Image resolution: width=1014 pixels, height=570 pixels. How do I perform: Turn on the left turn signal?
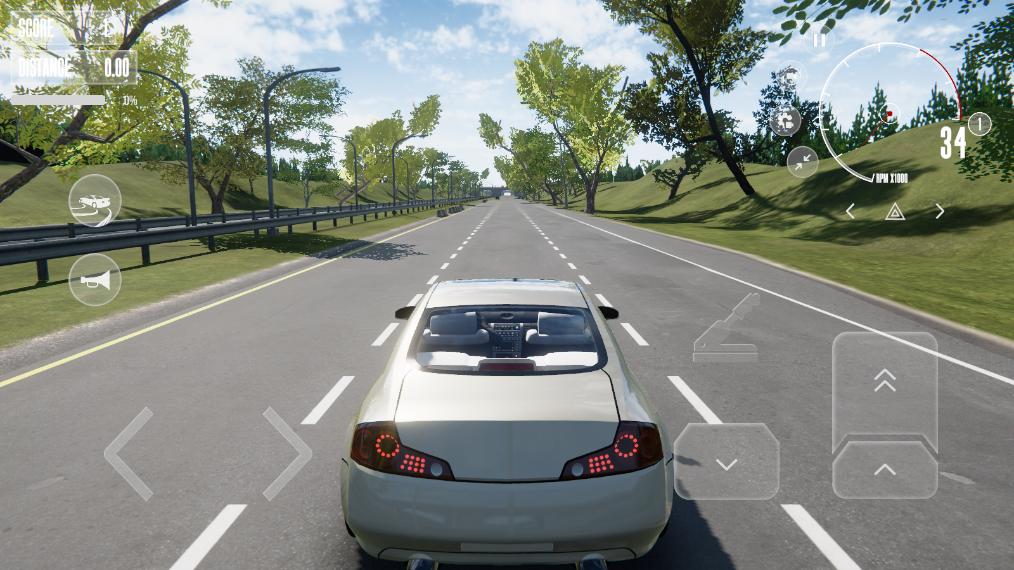tap(850, 211)
